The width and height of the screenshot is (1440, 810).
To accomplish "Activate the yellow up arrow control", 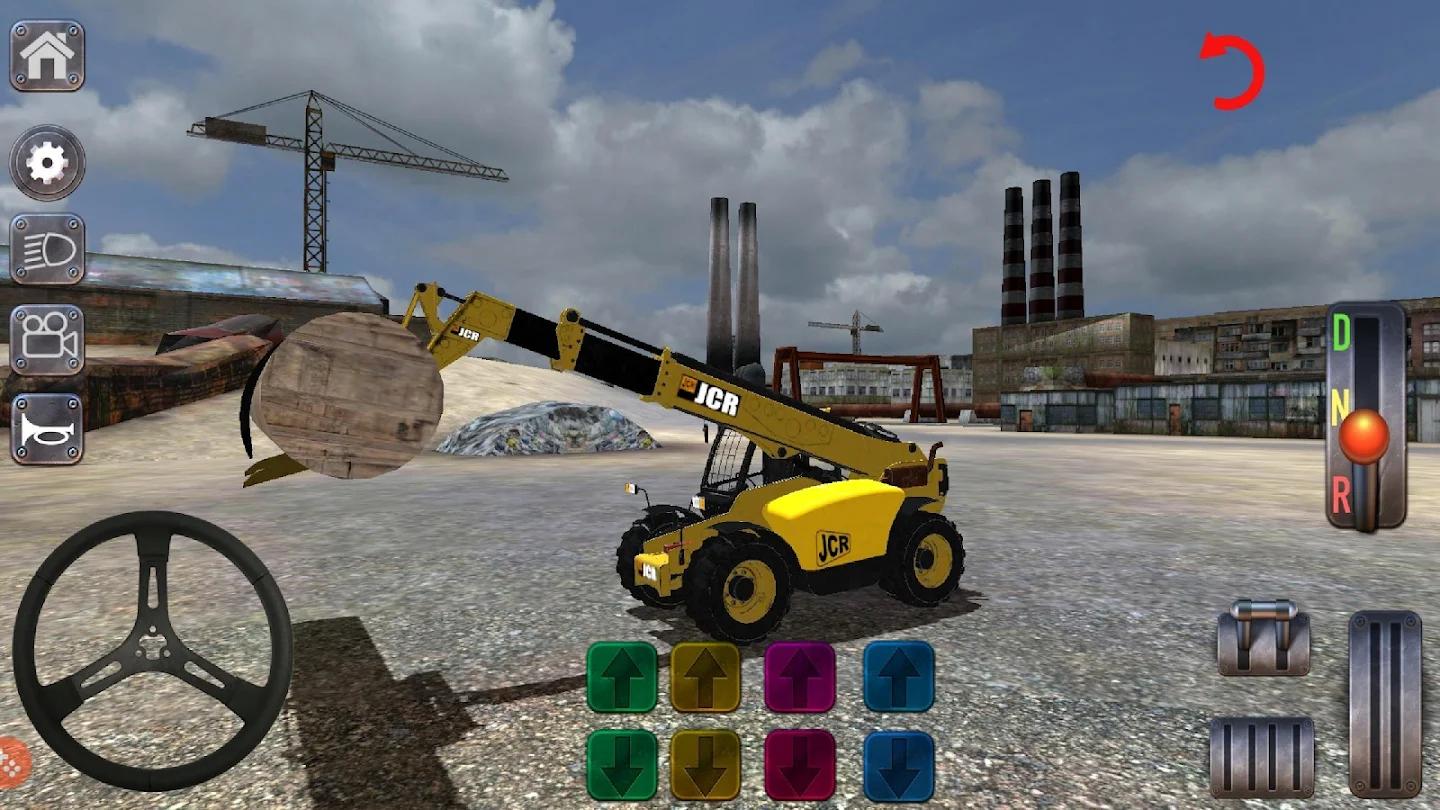I will point(706,677).
